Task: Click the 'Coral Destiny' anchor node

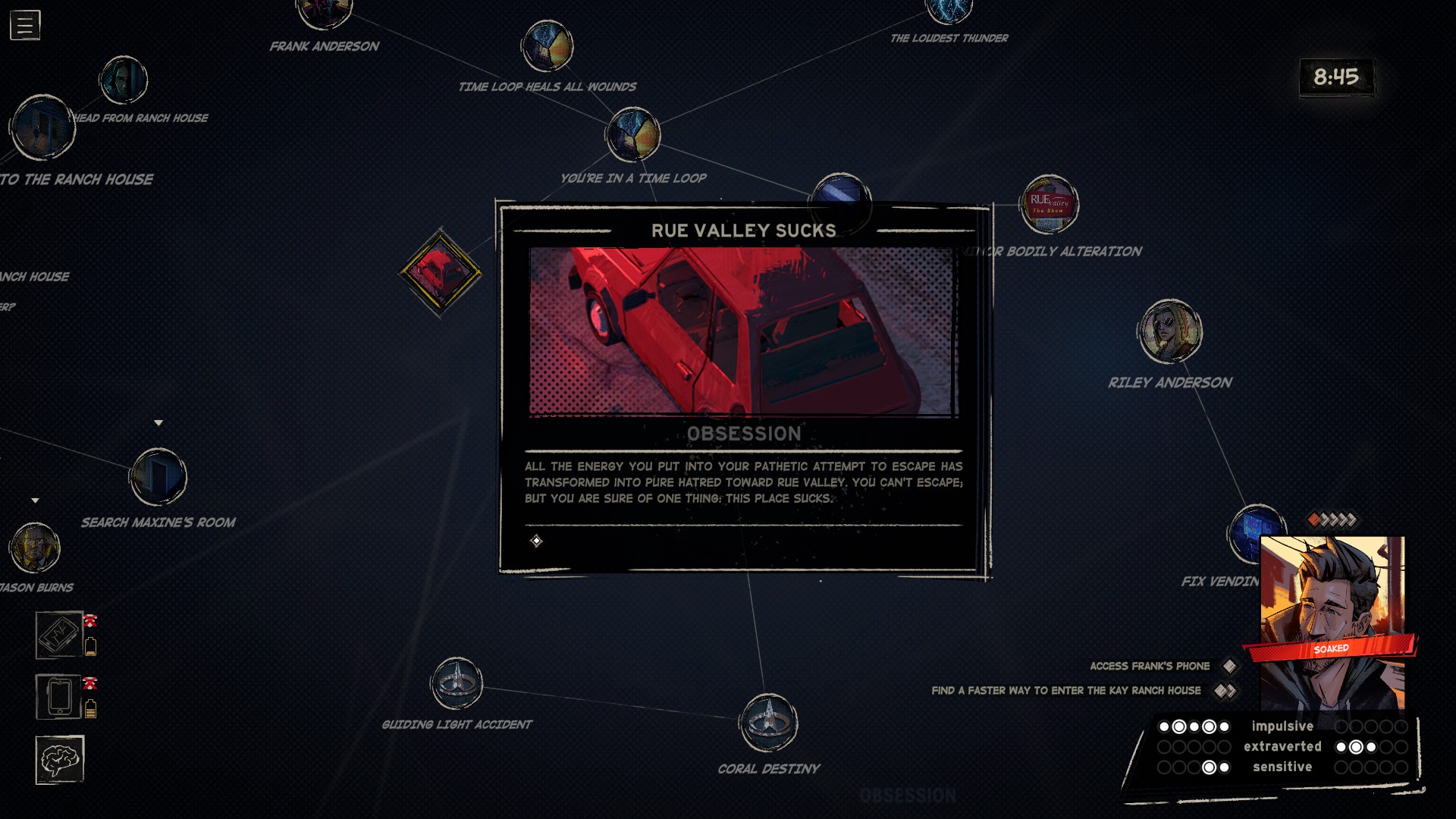Action: click(769, 723)
